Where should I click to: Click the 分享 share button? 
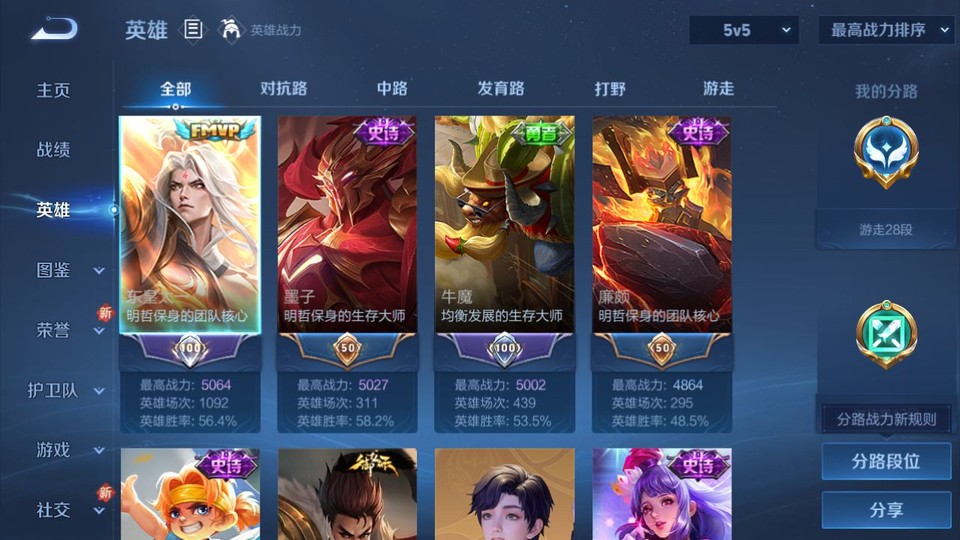coord(886,510)
